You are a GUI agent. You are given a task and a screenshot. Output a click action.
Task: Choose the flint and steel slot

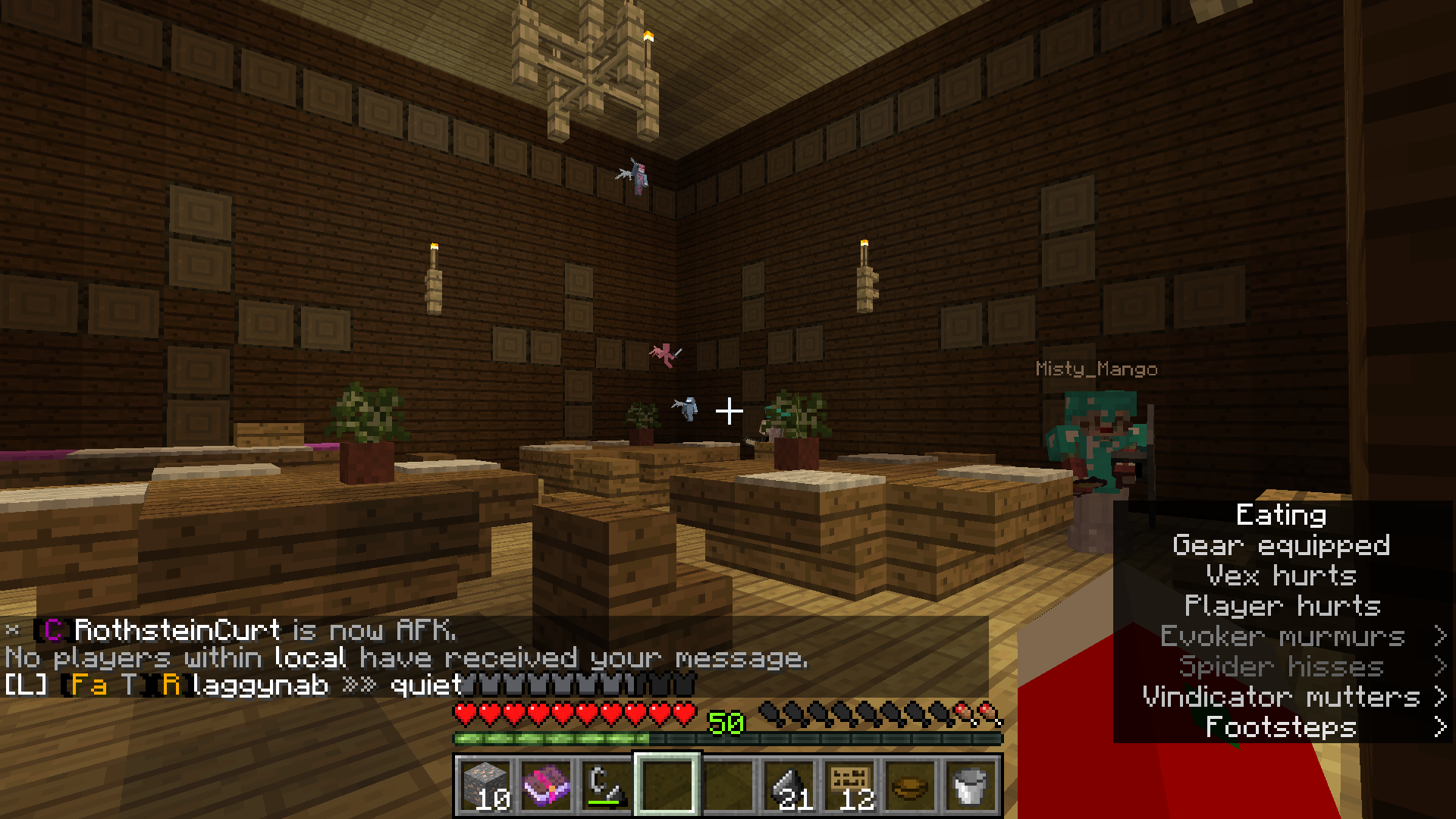(x=607, y=785)
